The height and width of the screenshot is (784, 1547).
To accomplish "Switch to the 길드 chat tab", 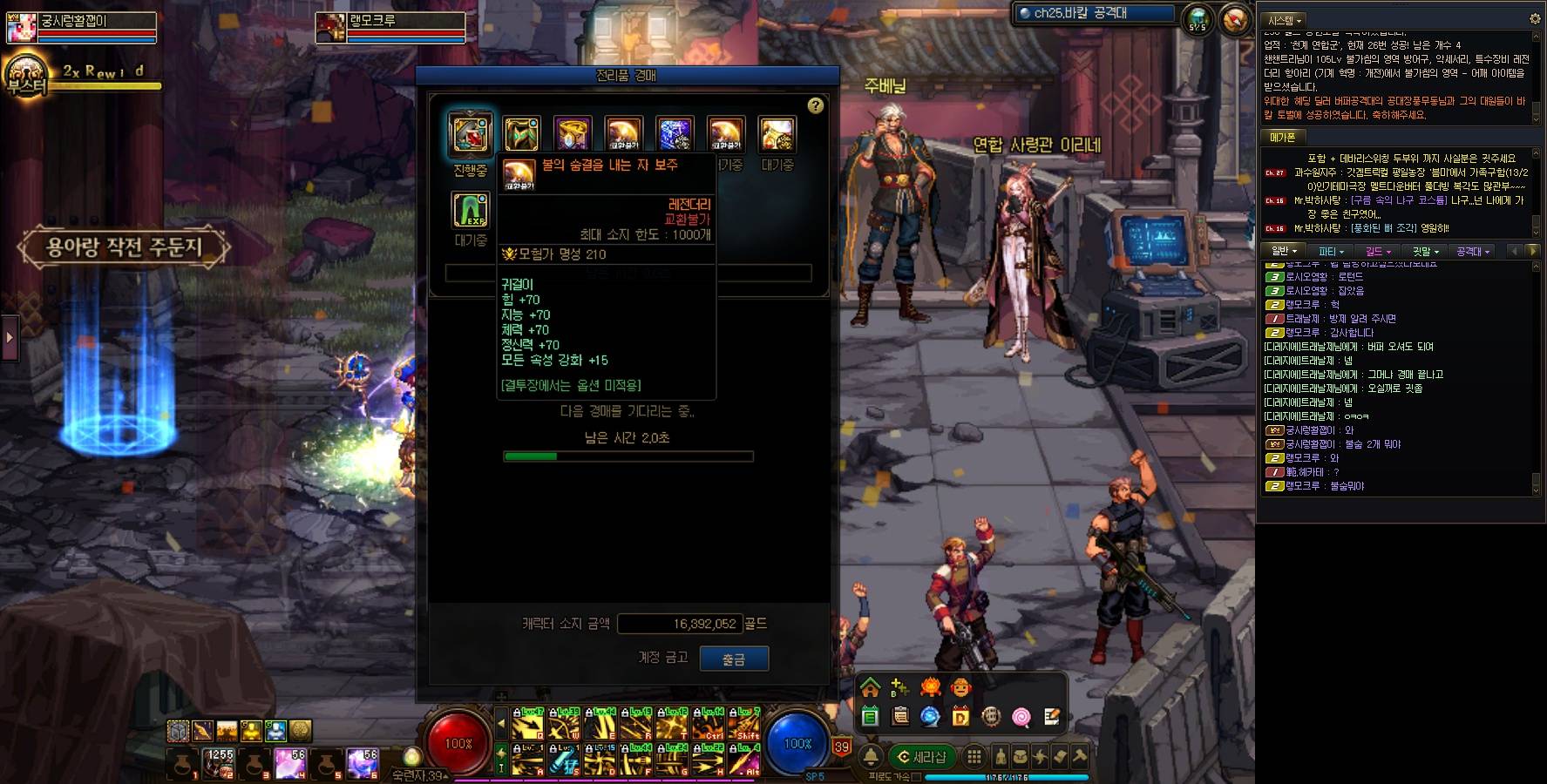I will (1378, 252).
